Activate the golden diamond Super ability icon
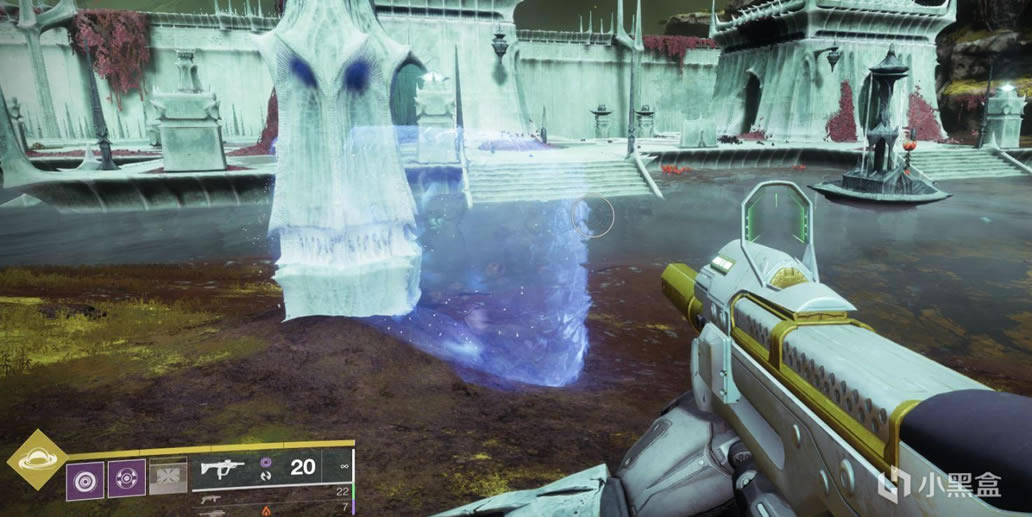This screenshot has width=1032, height=517. click(x=36, y=459)
